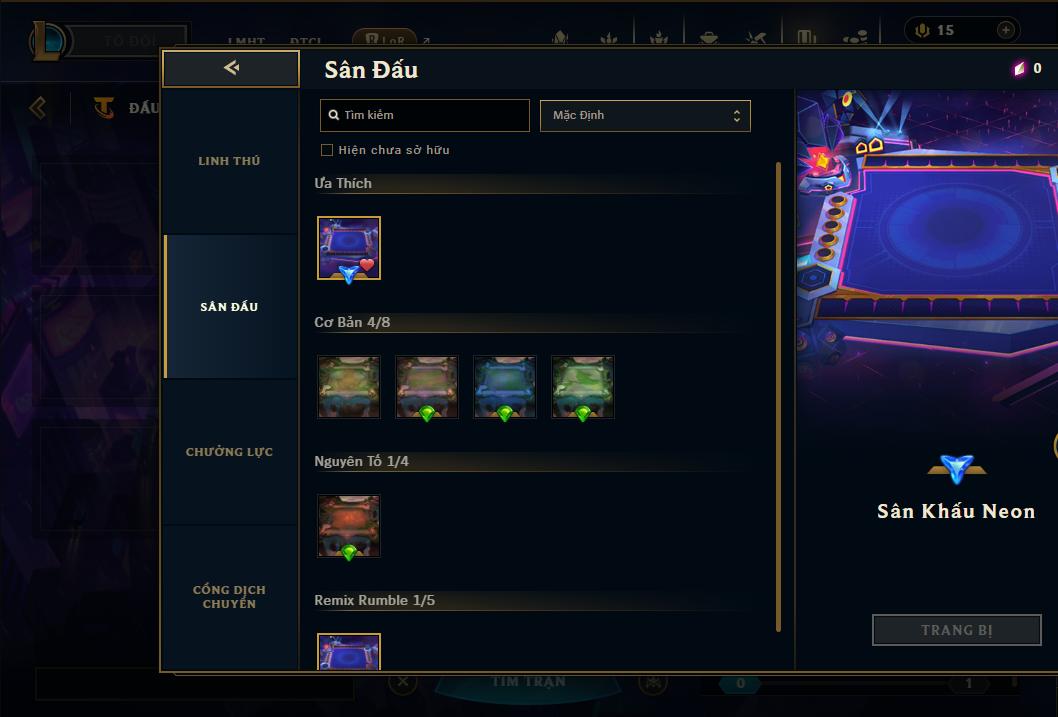Open the Mặc Định sort dropdown
The width and height of the screenshot is (1058, 717).
pyautogui.click(x=645, y=115)
